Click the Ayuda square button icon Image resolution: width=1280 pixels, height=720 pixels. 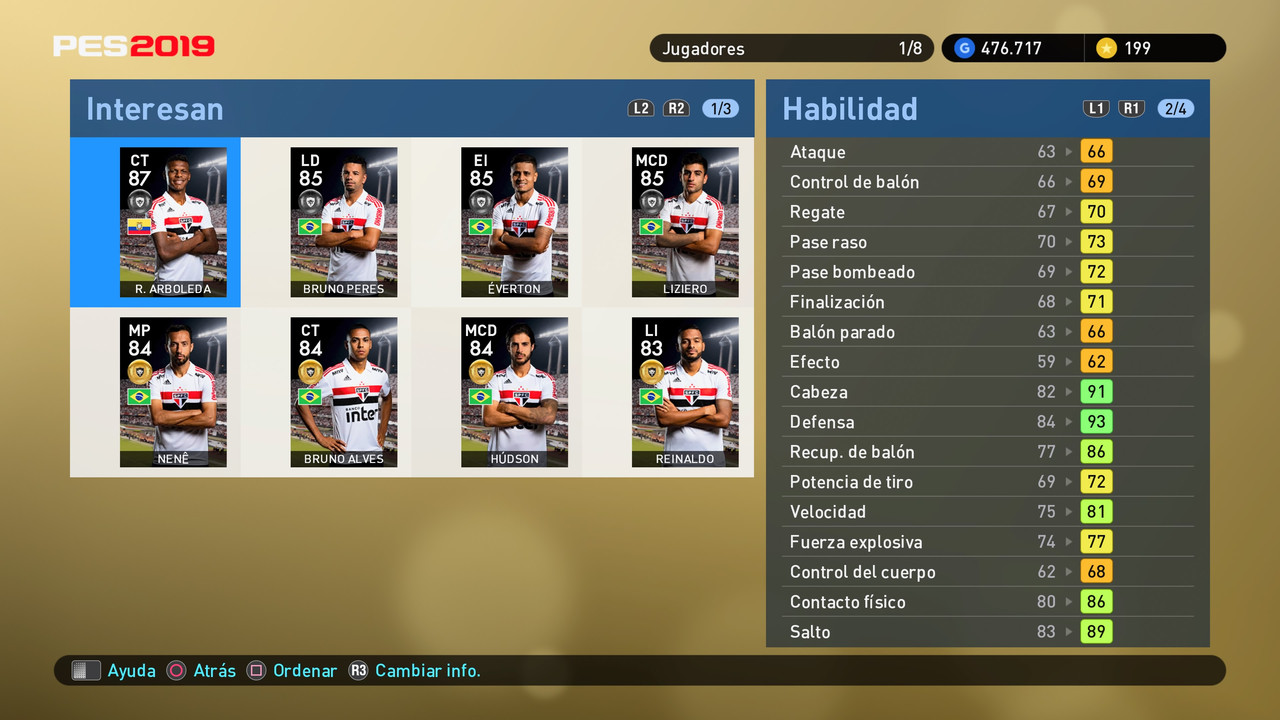pos(86,670)
